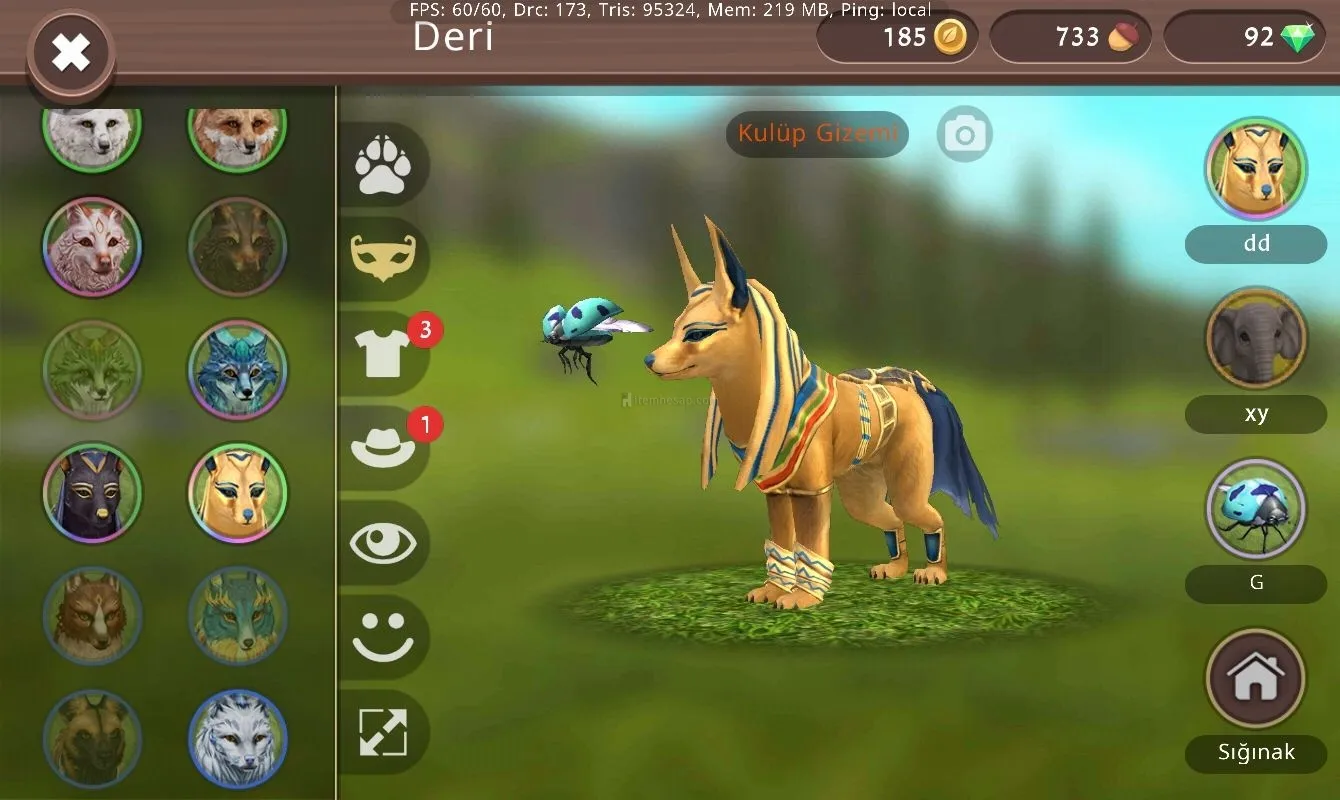Close the Deri skin menu
The width and height of the screenshot is (1340, 800).
tap(71, 52)
